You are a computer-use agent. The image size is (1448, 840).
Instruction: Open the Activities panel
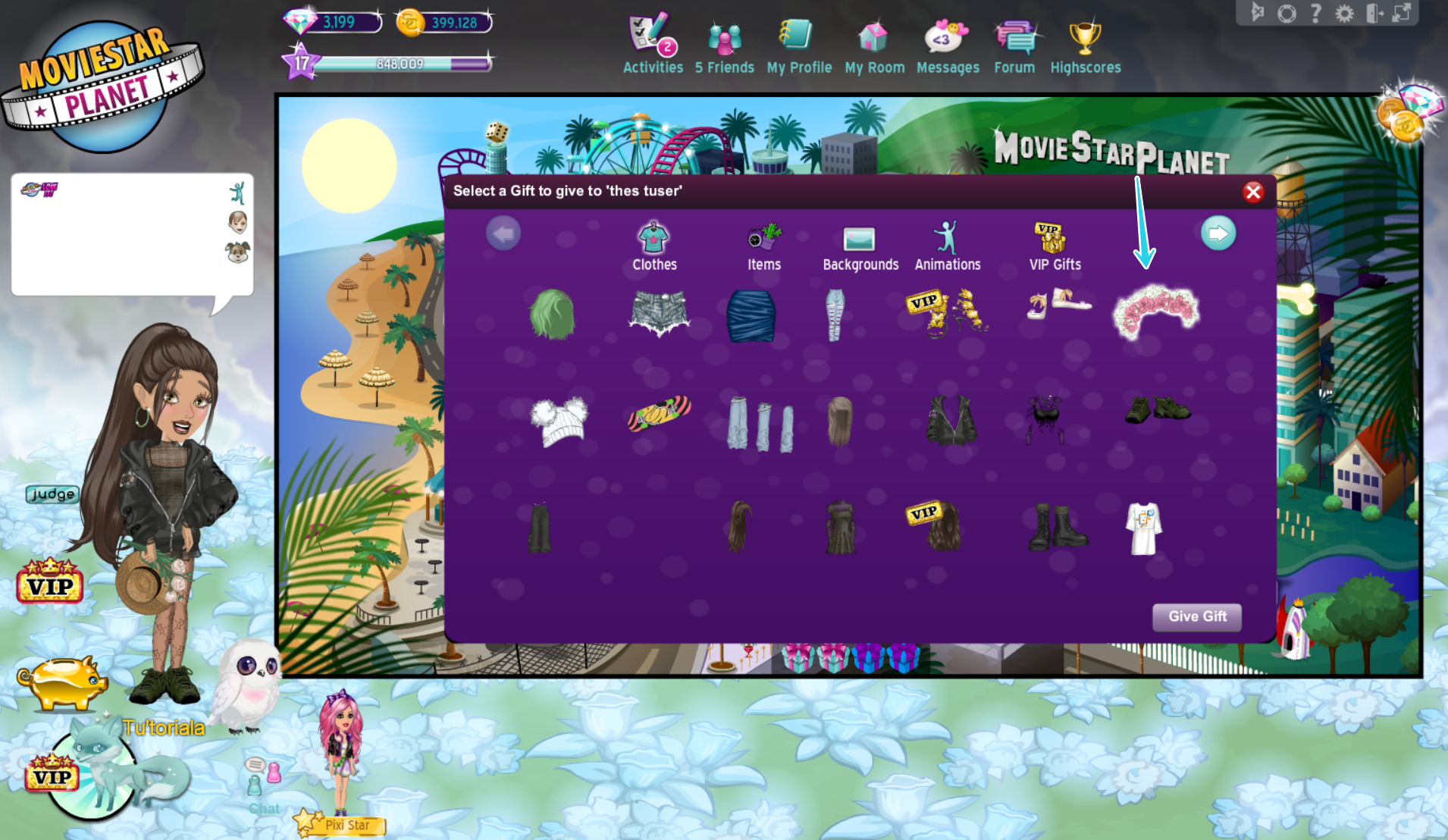tap(651, 42)
